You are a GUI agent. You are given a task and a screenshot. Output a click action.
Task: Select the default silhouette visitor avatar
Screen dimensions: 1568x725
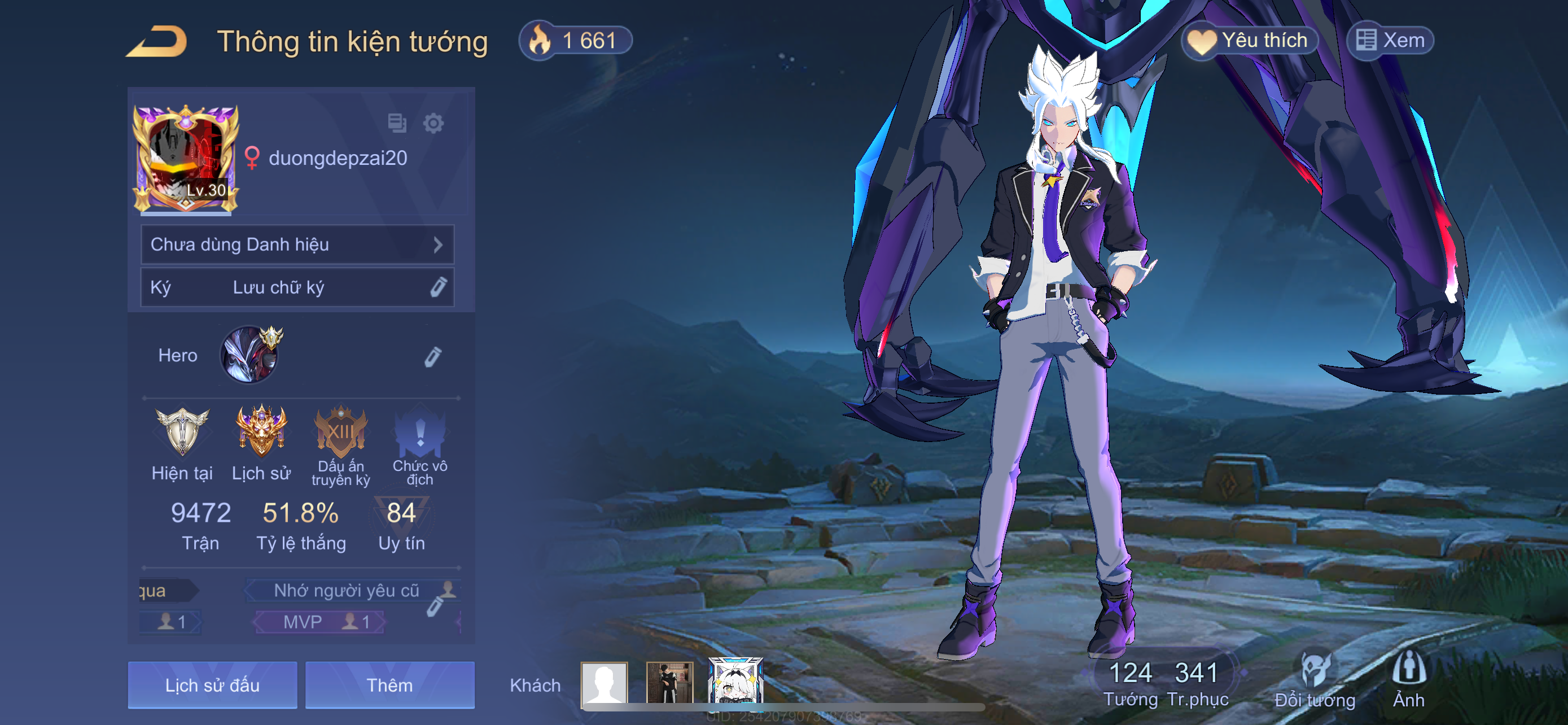604,683
